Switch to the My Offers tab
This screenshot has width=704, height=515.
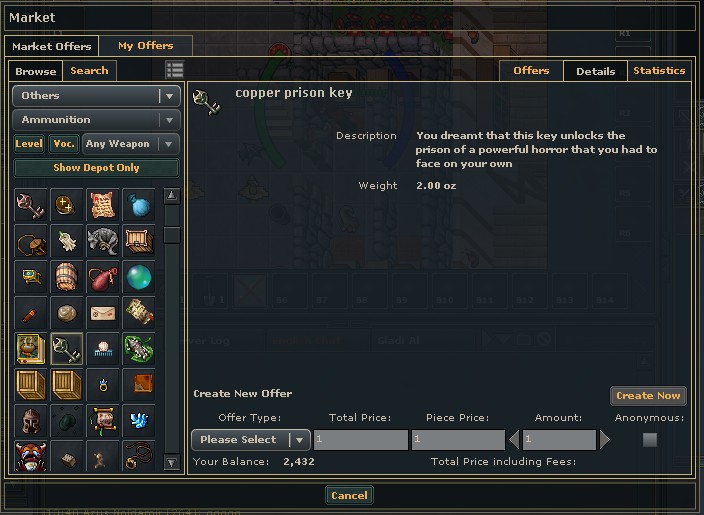pos(145,46)
